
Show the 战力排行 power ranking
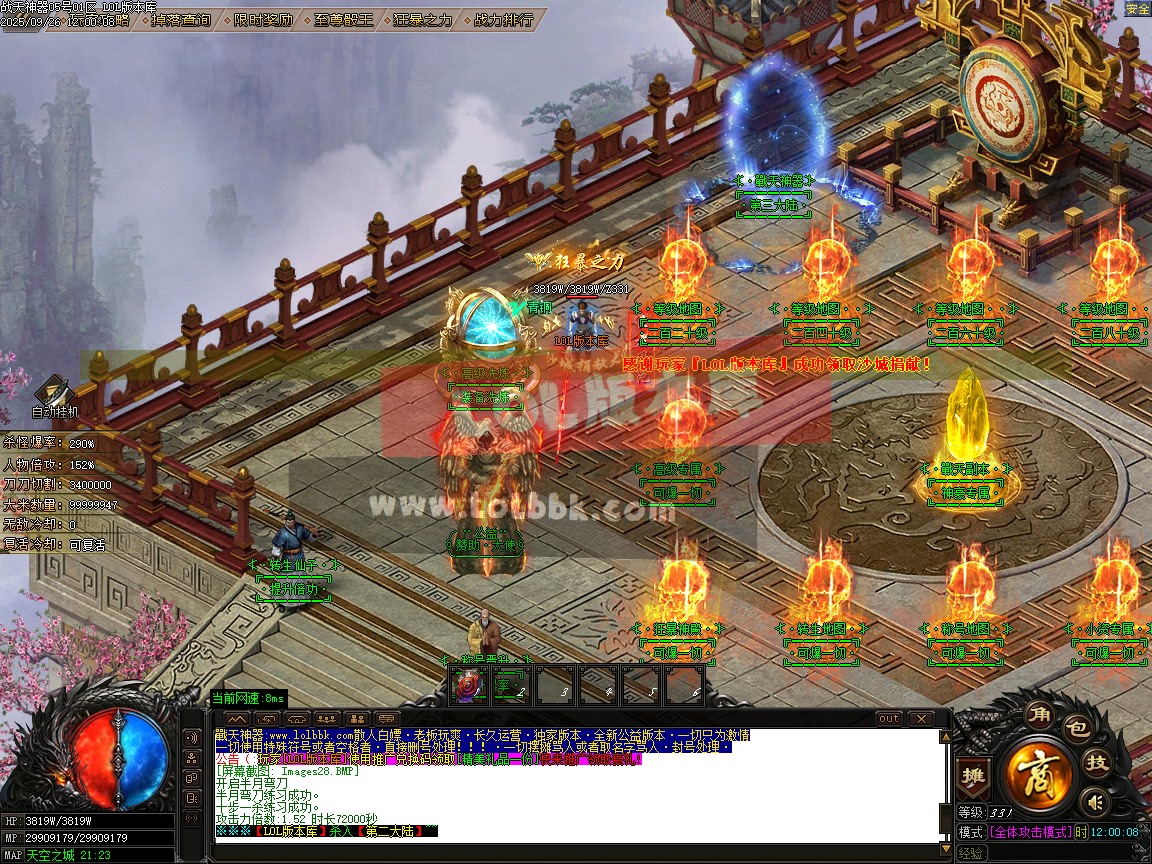(503, 19)
